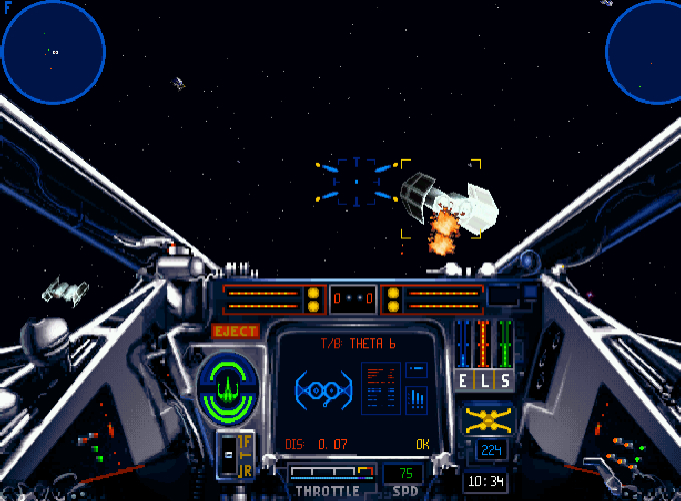Toggle the F/R shield balance switch
This screenshot has height=501, width=681.
(236, 455)
